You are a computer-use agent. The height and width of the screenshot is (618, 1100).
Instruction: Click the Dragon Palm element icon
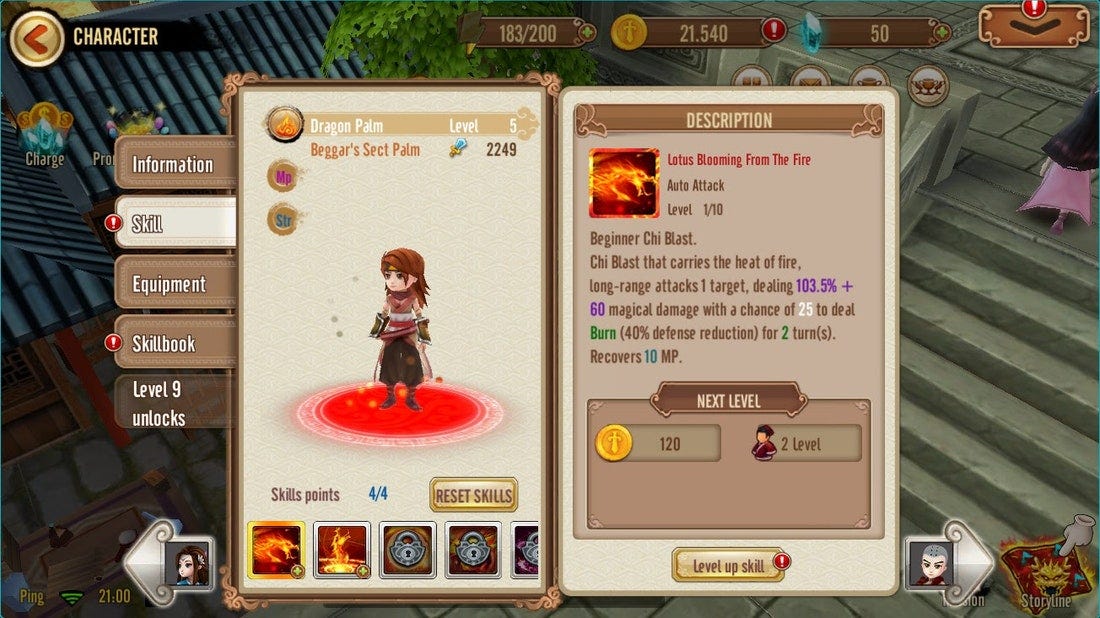(x=284, y=125)
